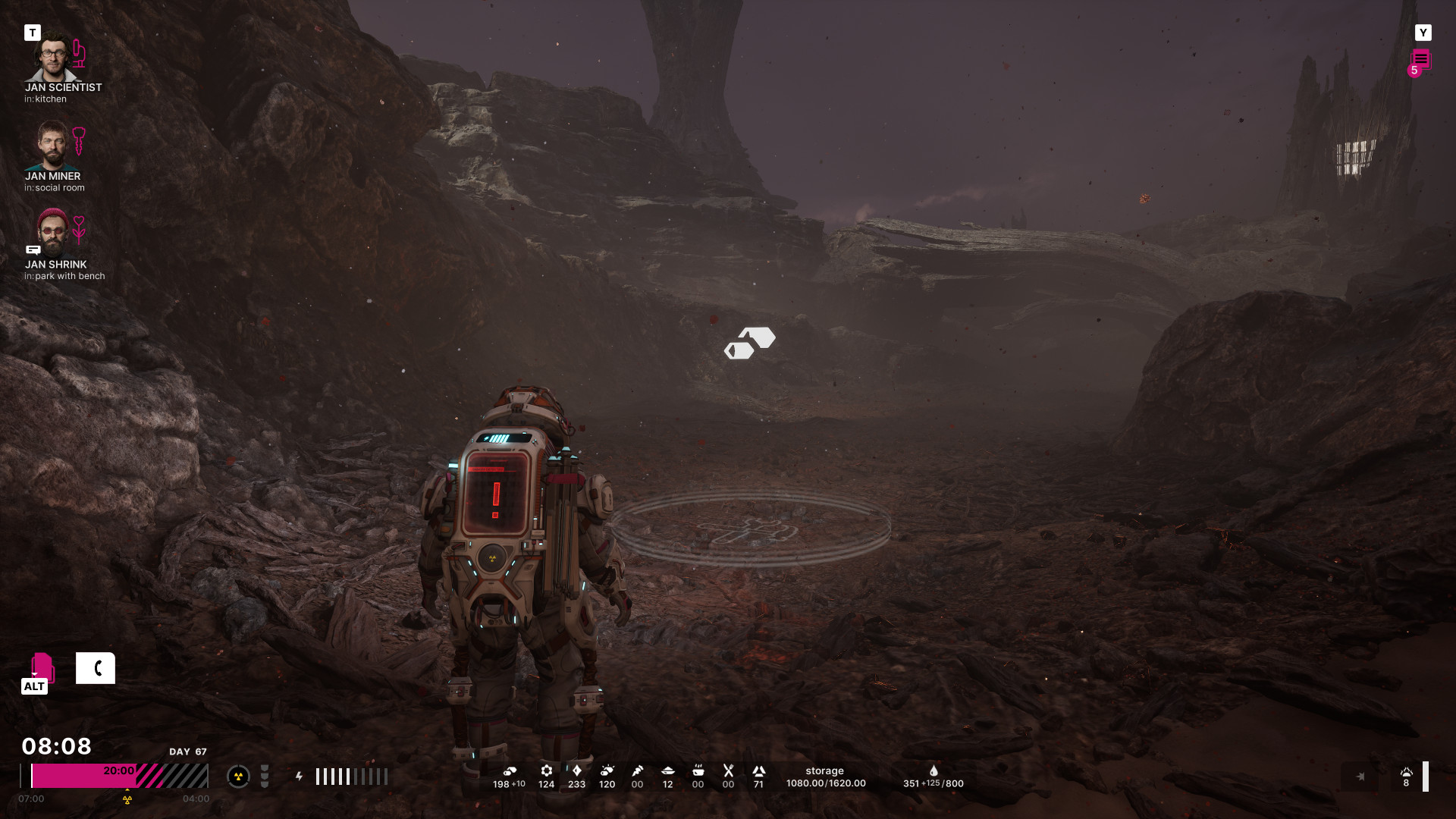This screenshot has height=819, width=1456.
Task: Open the phone call icon
Action: [96, 668]
